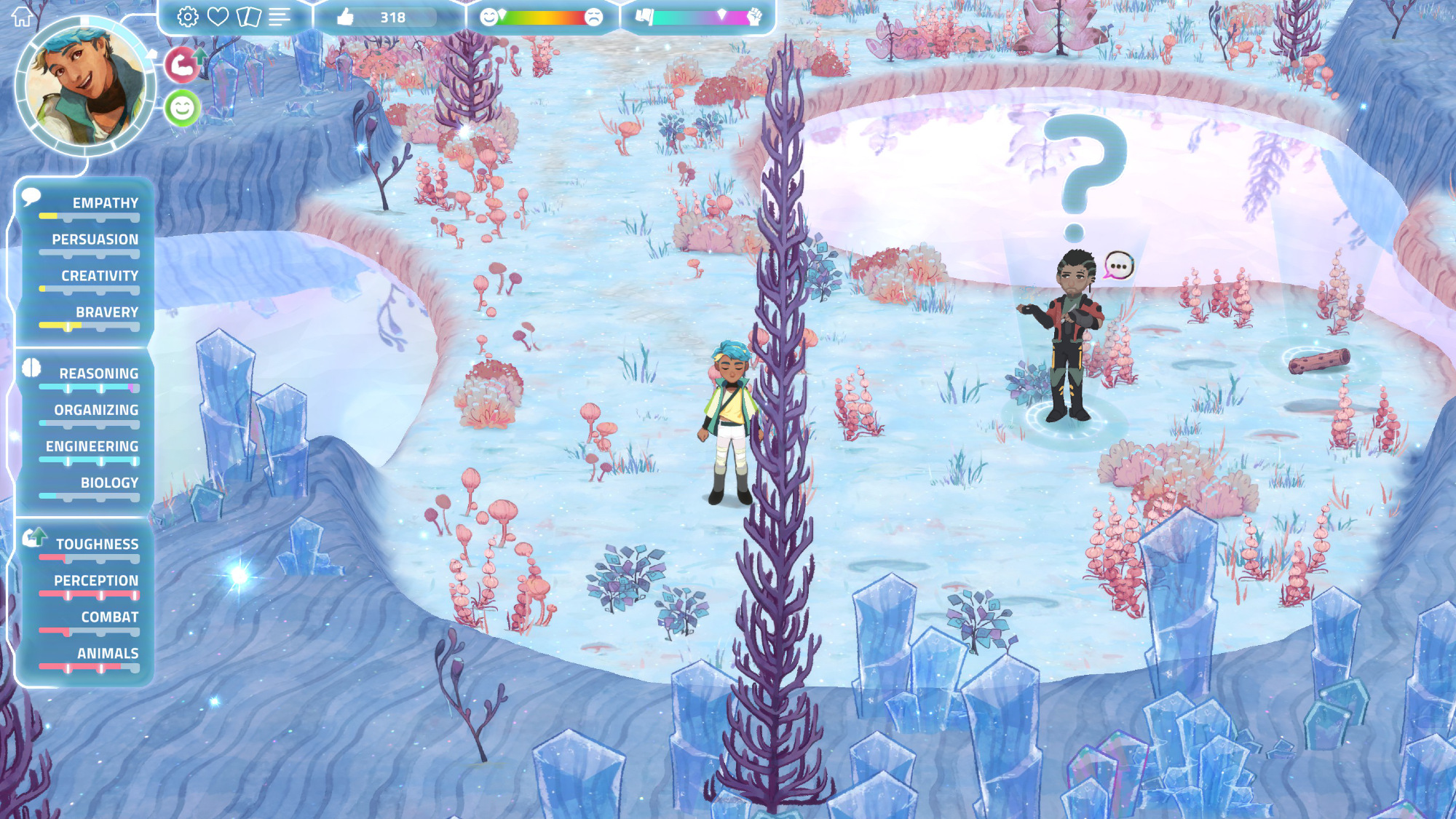Select the Persuasion skill row
This screenshot has width=1456, height=819.
[88, 243]
